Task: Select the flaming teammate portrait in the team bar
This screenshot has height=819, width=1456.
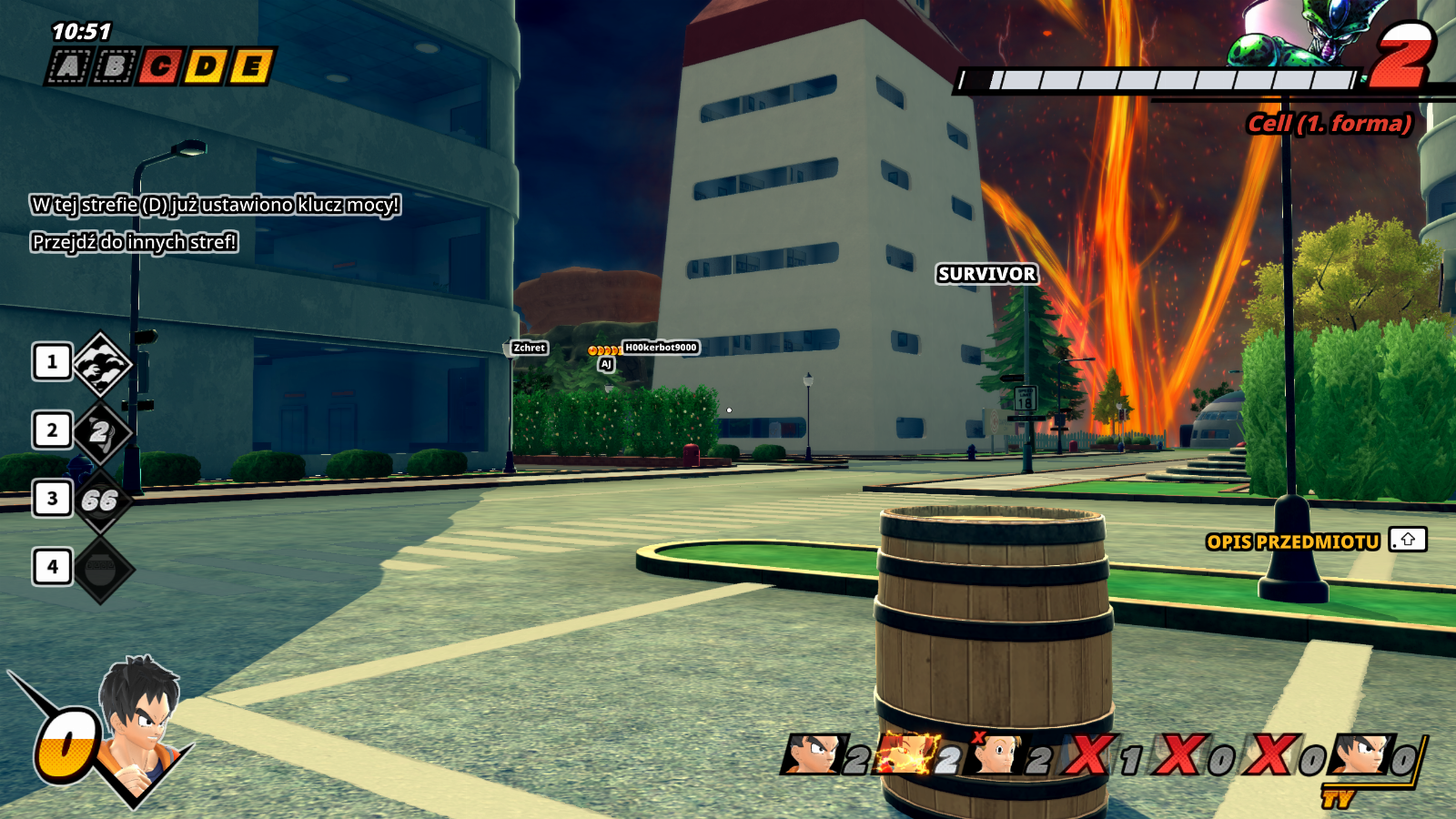Action: (x=907, y=755)
